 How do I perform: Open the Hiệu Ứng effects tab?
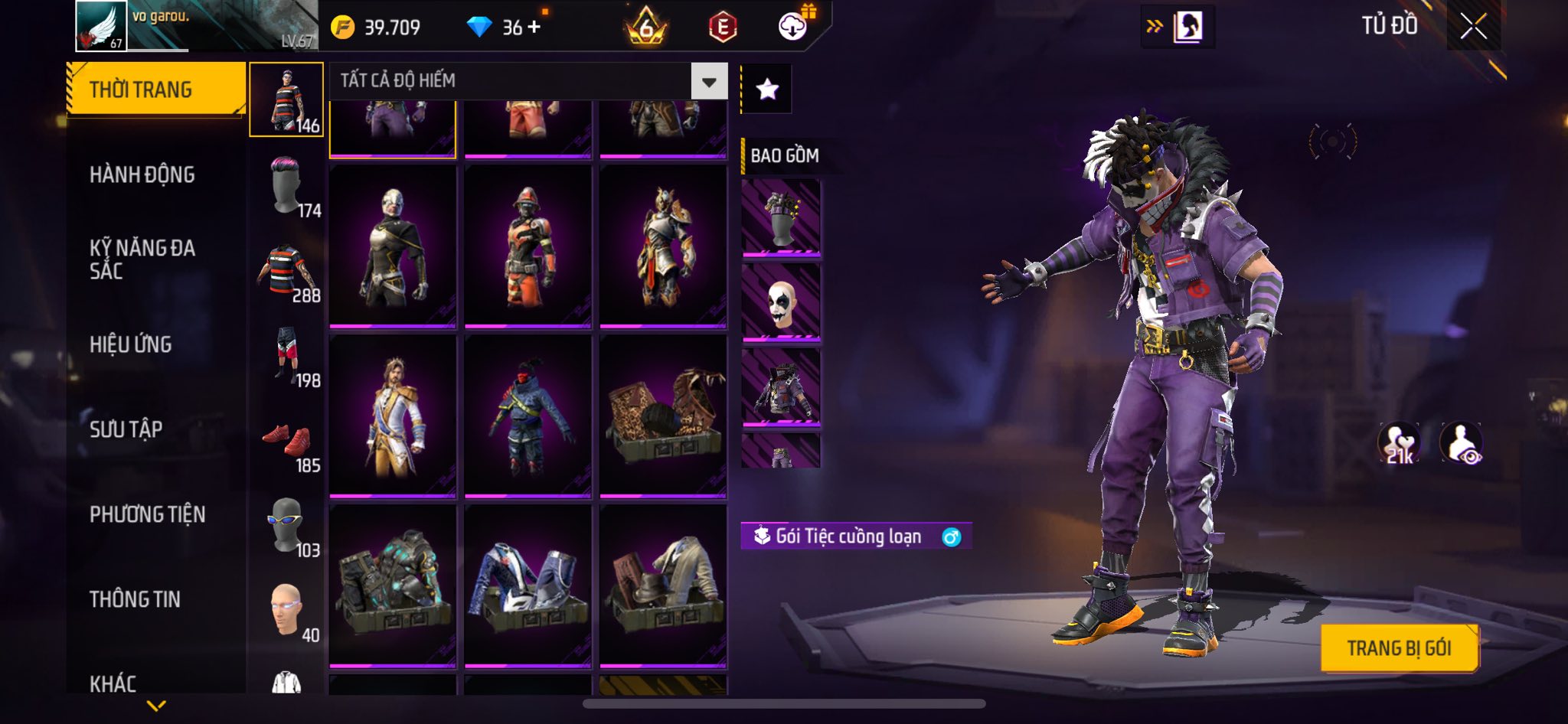click(x=131, y=345)
